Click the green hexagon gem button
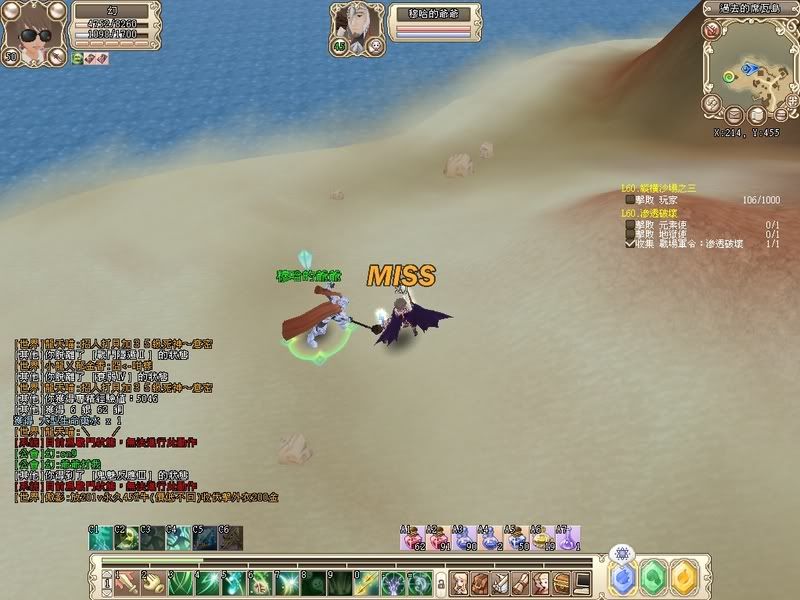The height and width of the screenshot is (600, 800). [x=654, y=578]
